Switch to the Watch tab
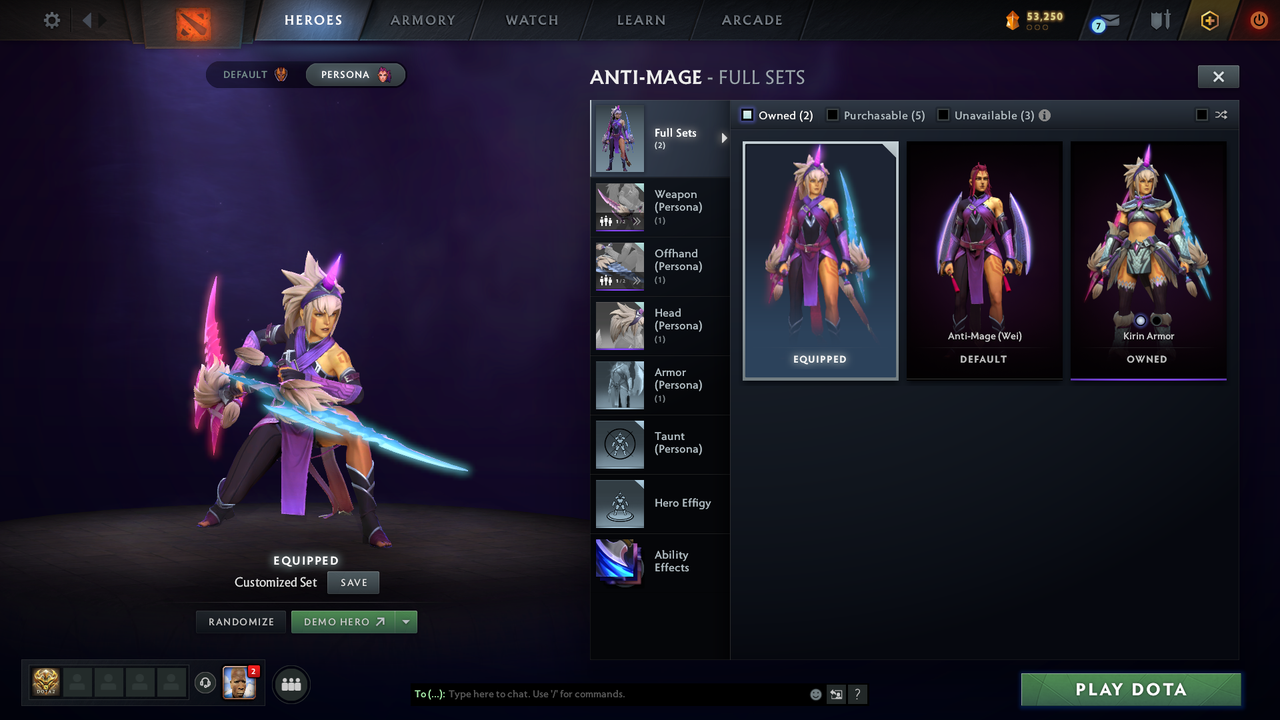This screenshot has height=720, width=1280. [x=531, y=20]
